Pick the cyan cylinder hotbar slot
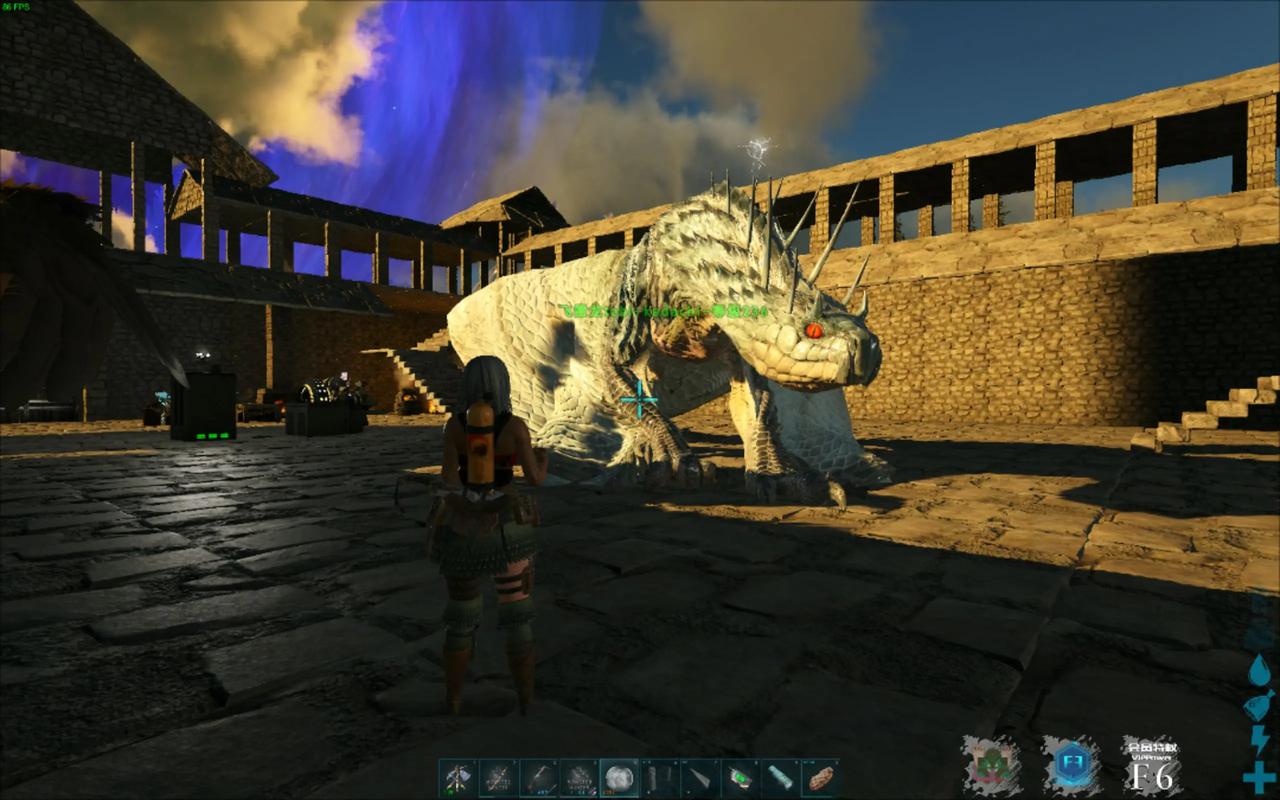Image resolution: width=1280 pixels, height=800 pixels. [779, 778]
